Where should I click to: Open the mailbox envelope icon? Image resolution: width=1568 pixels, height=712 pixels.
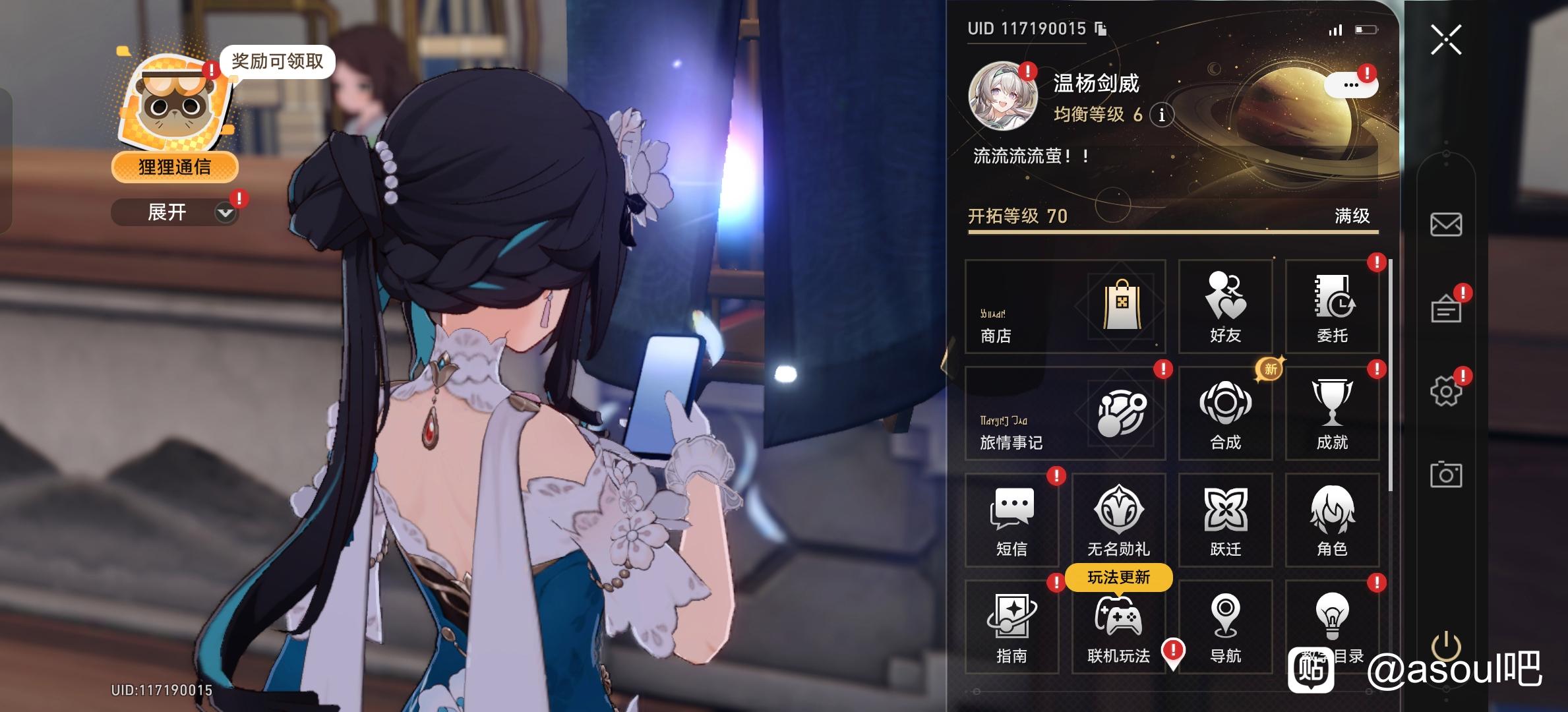pos(1445,225)
